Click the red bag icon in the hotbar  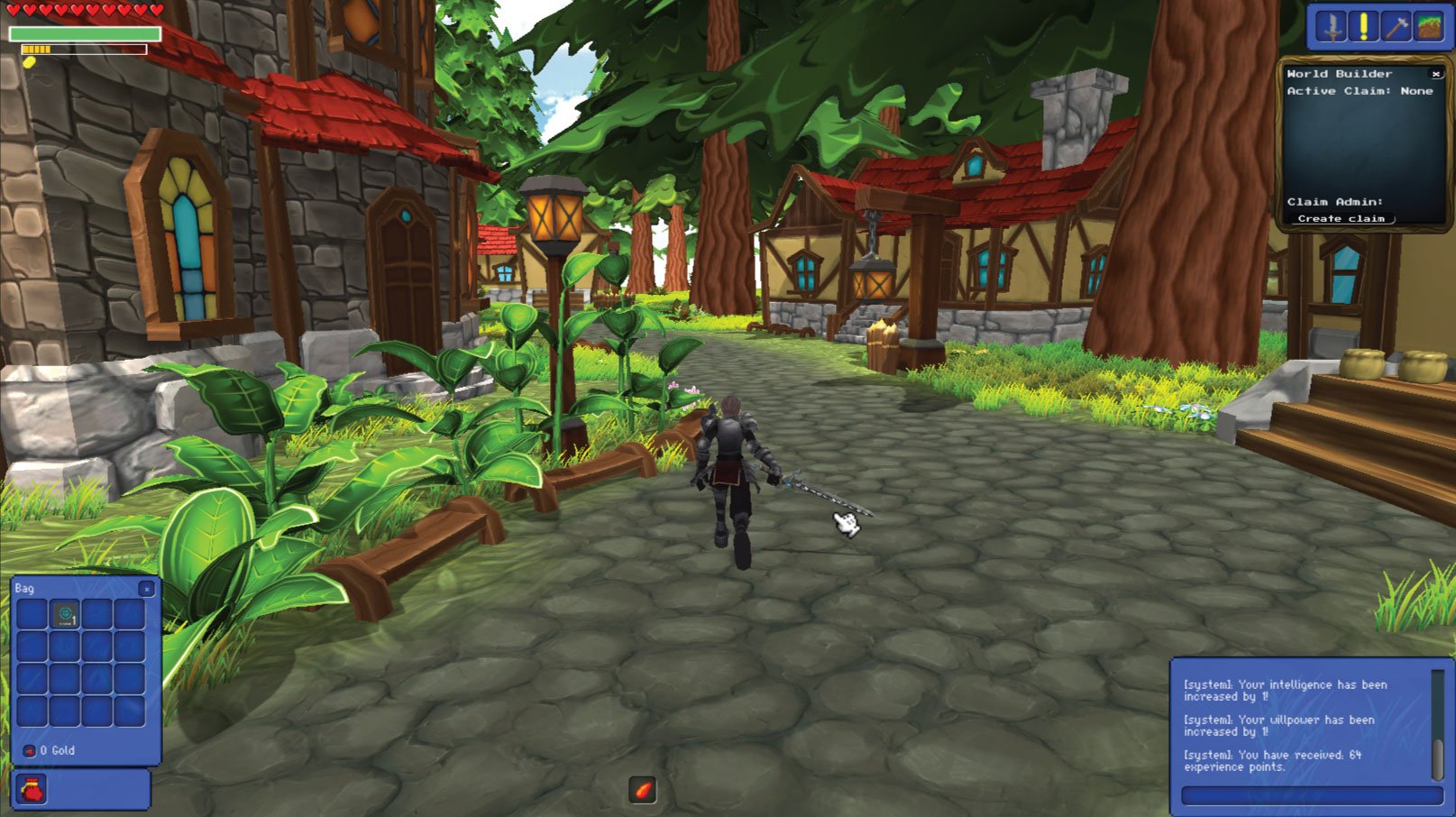pyautogui.click(x=31, y=787)
